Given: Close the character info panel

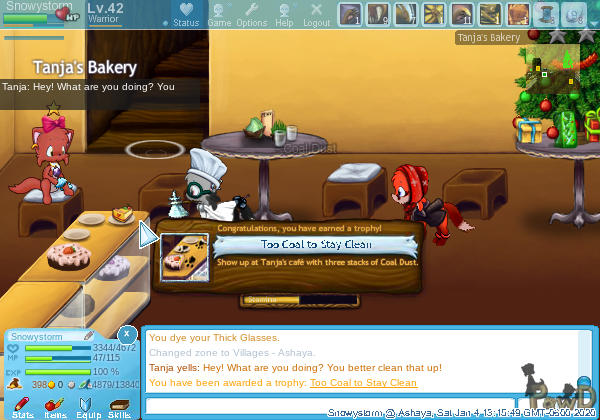Looking at the screenshot, I should pos(127,333).
